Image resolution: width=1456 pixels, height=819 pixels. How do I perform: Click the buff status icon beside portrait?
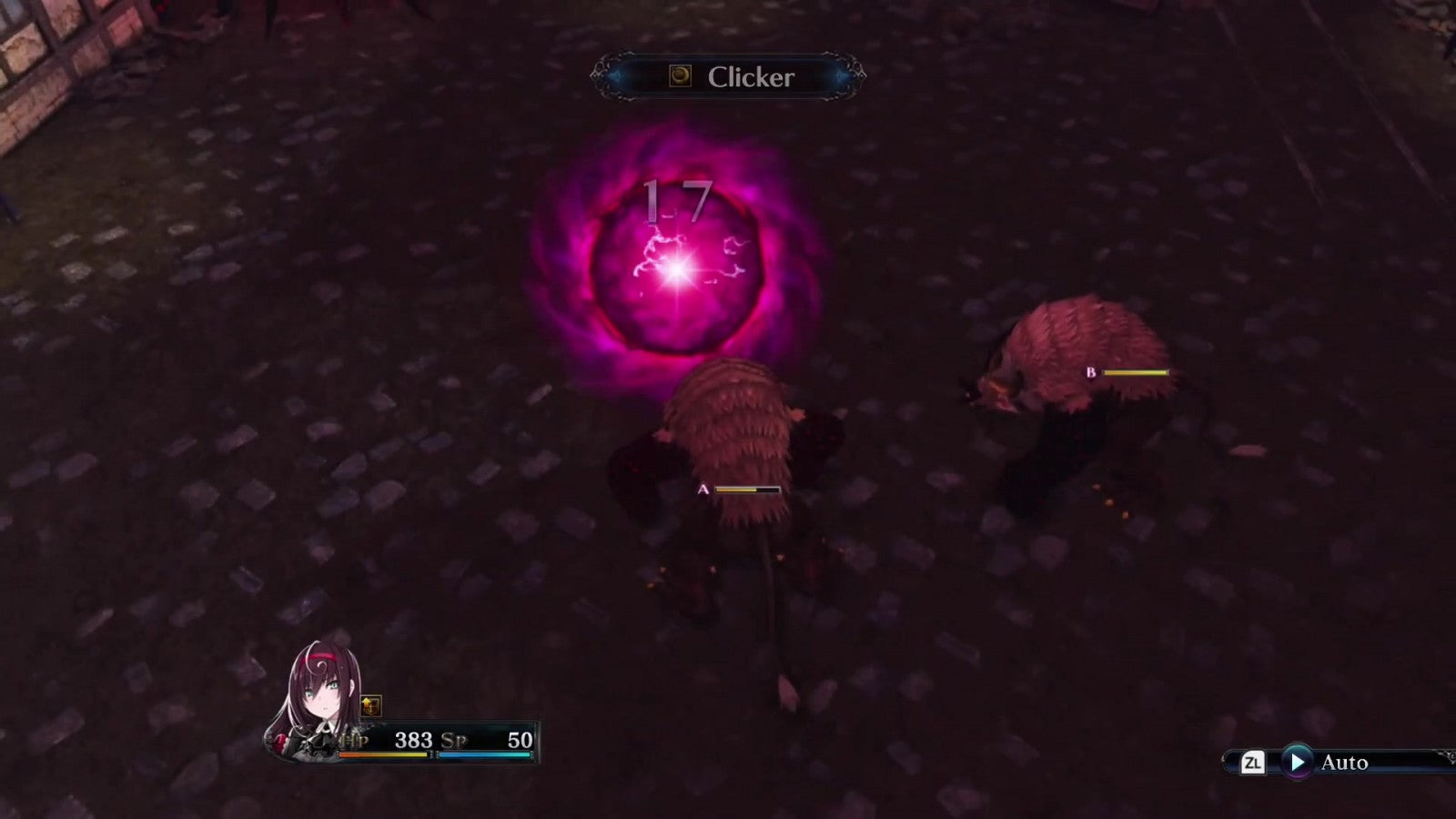(x=370, y=705)
